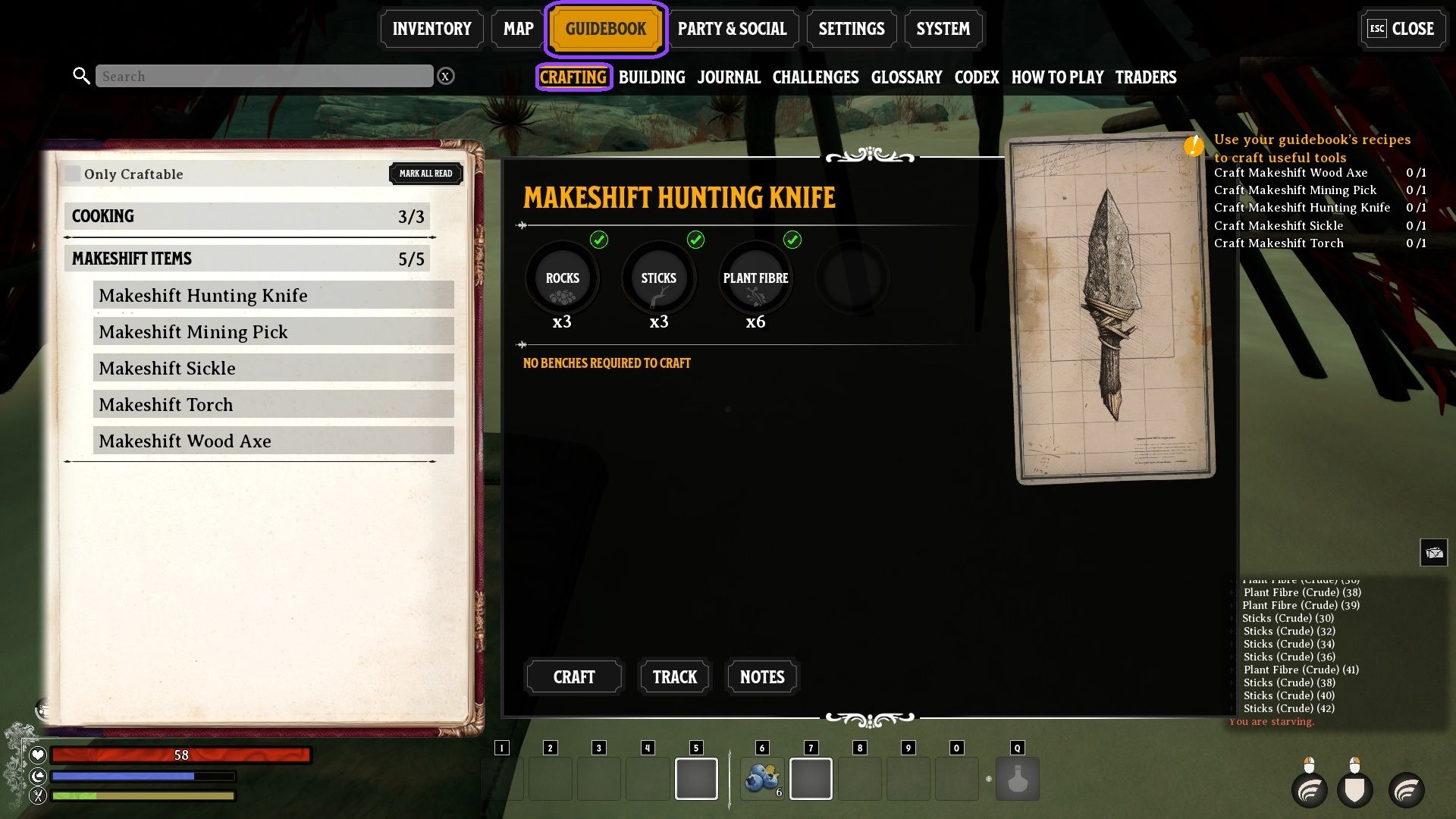Select the Makeshift Mining Pick recipe
This screenshot has height=819, width=1456.
[273, 331]
